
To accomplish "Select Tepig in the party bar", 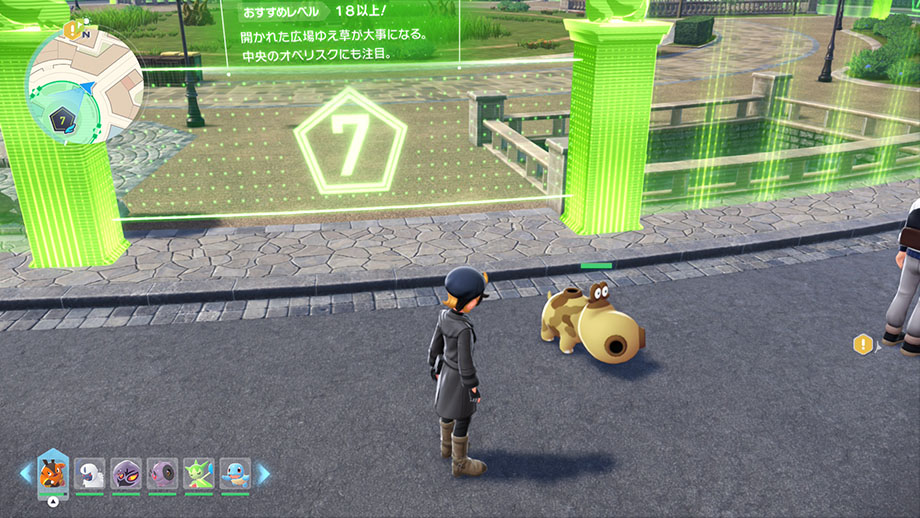I will point(52,471).
